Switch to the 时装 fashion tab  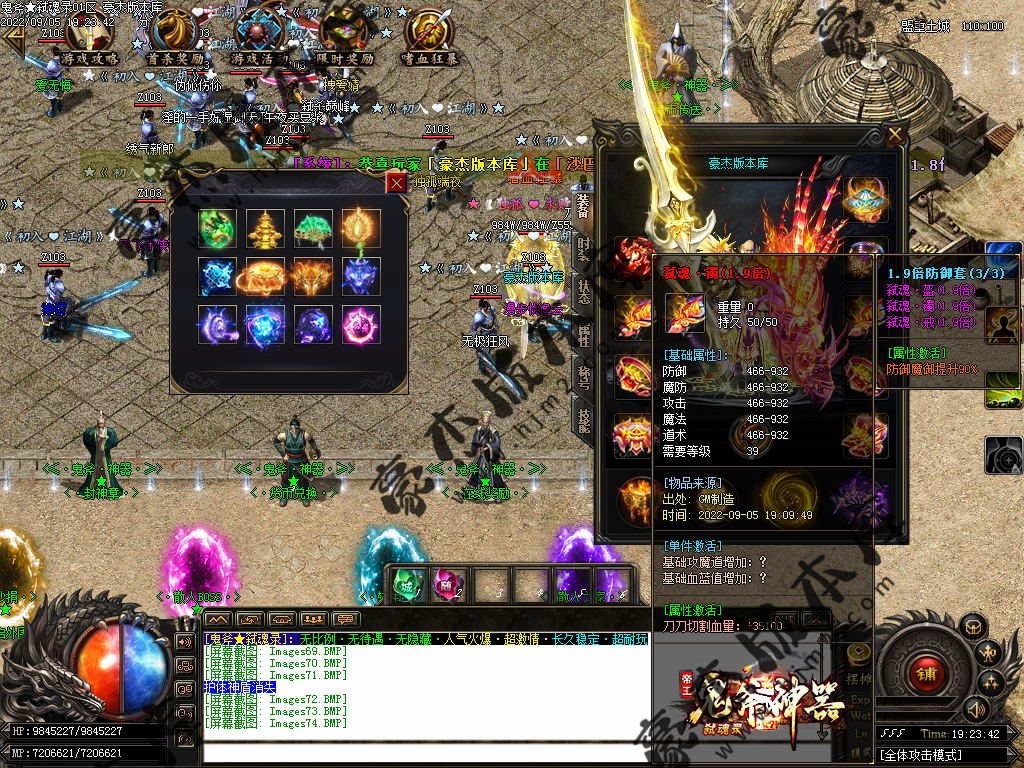[584, 248]
